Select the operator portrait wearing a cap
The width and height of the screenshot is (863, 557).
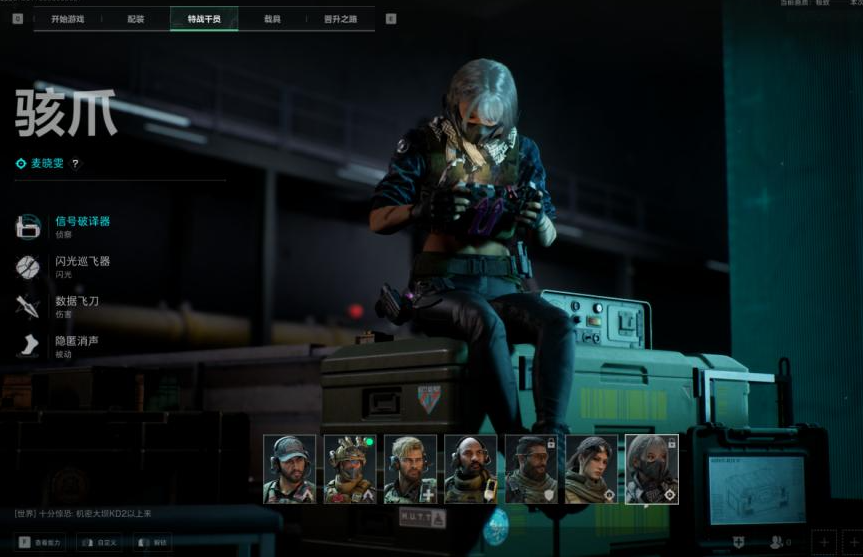[x=289, y=469]
